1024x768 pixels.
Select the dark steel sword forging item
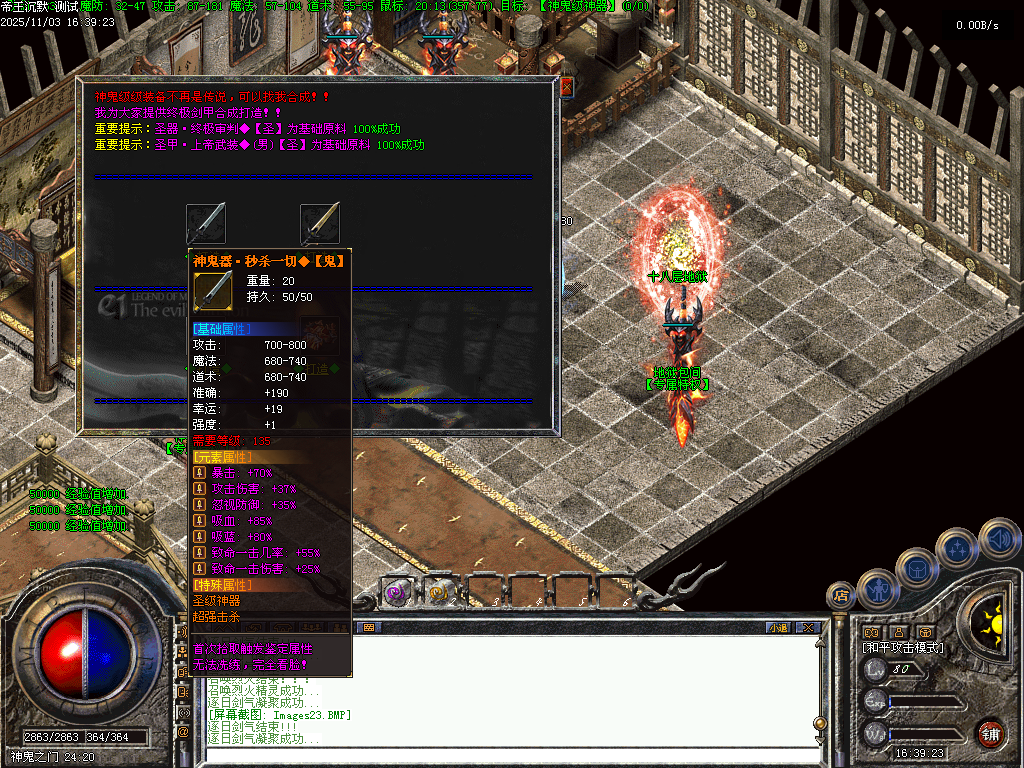(x=206, y=222)
